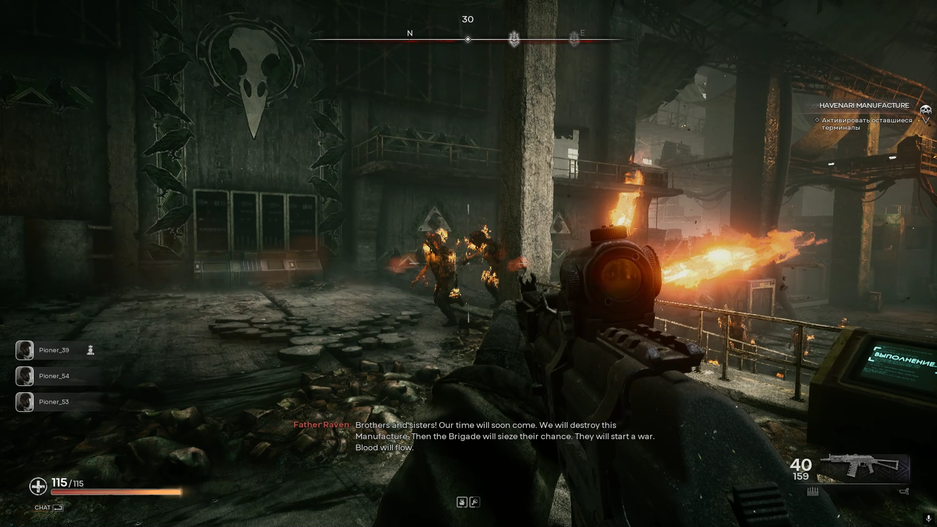This screenshot has width=937, height=527.
Task: Click the compass bar at the top
Action: pos(467,39)
